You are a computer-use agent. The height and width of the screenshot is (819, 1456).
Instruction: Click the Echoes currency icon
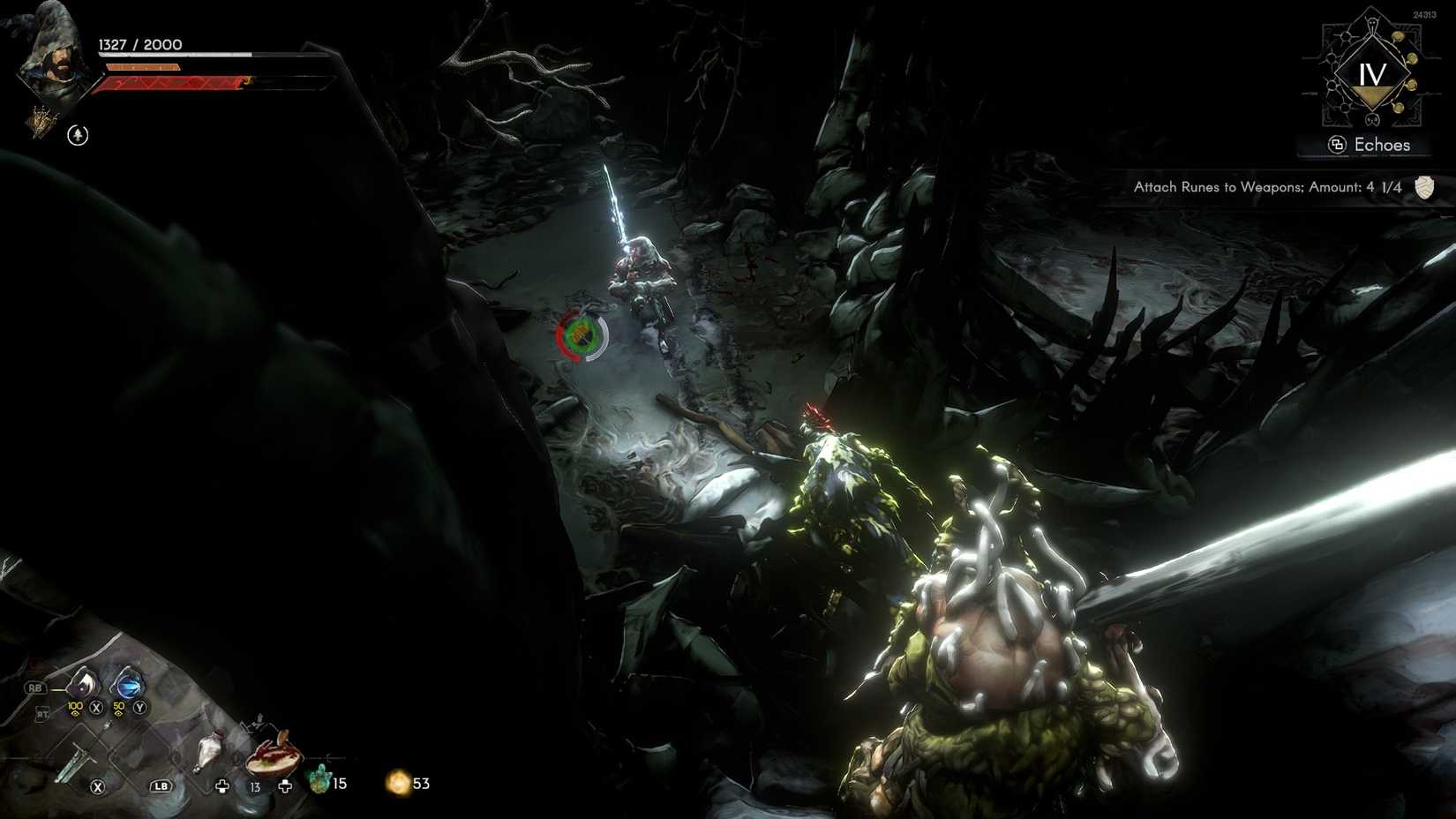[1339, 144]
